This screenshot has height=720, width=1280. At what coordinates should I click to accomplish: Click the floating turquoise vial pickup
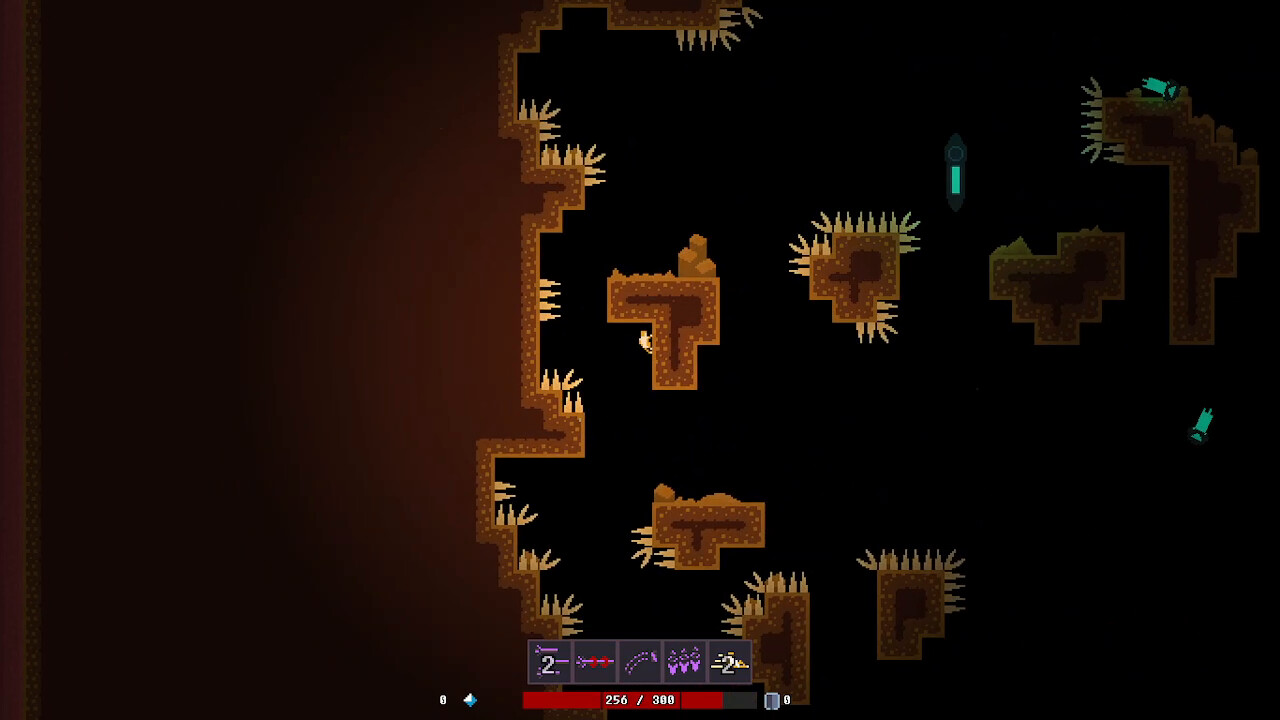(956, 170)
